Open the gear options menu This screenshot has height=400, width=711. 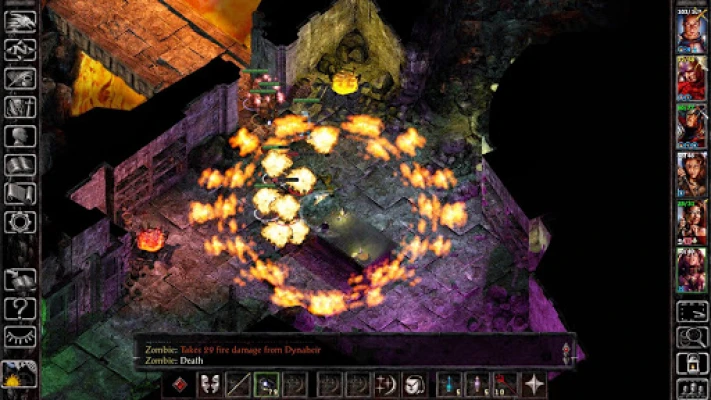[20, 222]
